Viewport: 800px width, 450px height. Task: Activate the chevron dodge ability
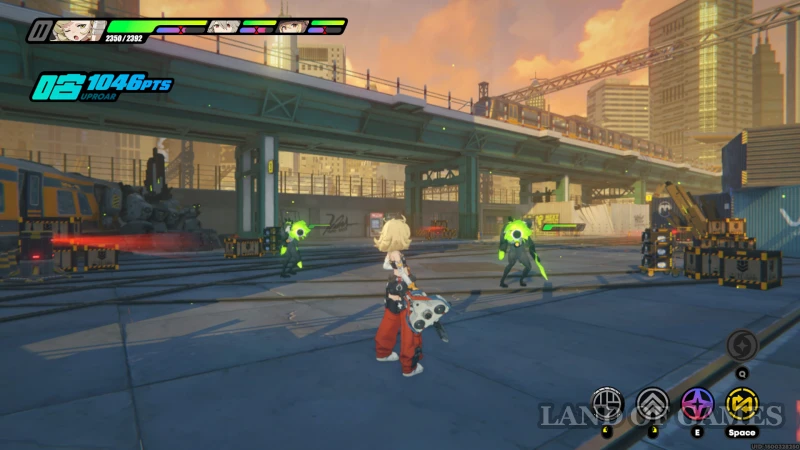[x=652, y=404]
